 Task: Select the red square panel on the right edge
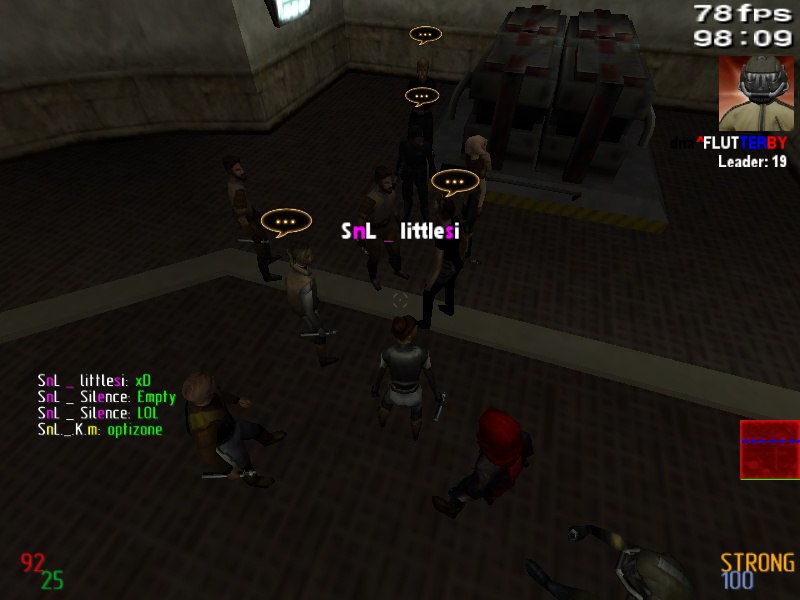point(769,450)
